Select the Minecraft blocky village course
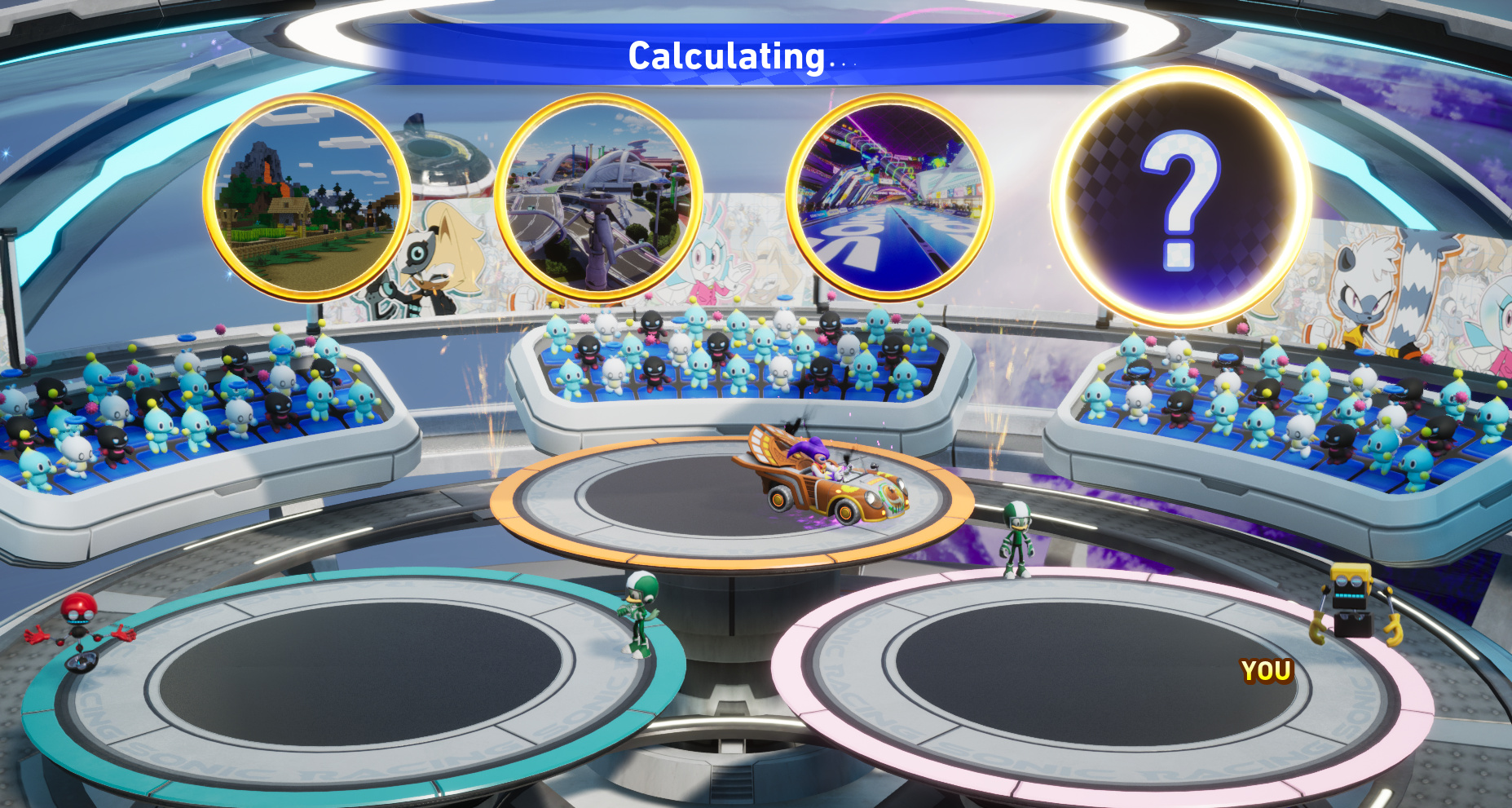The image size is (1512, 808). 306,197
